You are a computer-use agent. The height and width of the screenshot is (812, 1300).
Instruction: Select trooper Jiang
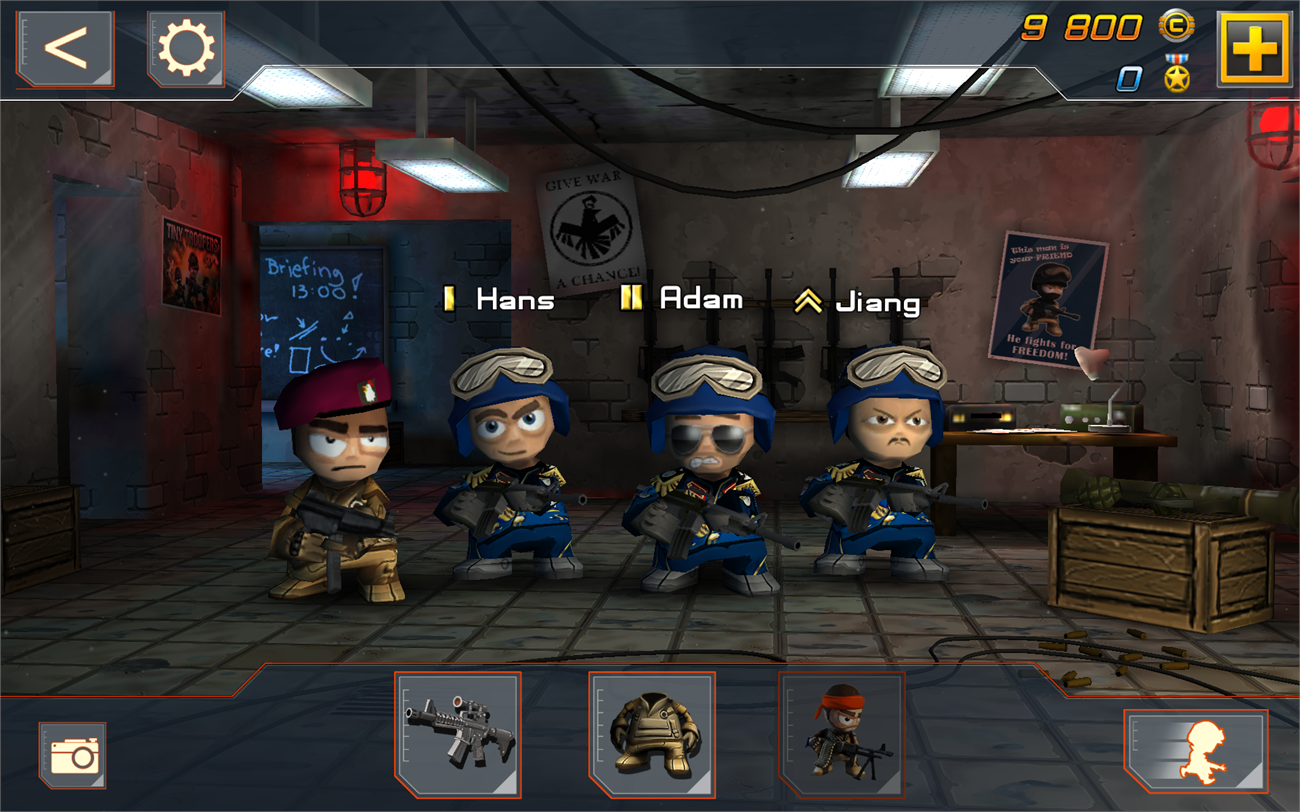click(880, 470)
